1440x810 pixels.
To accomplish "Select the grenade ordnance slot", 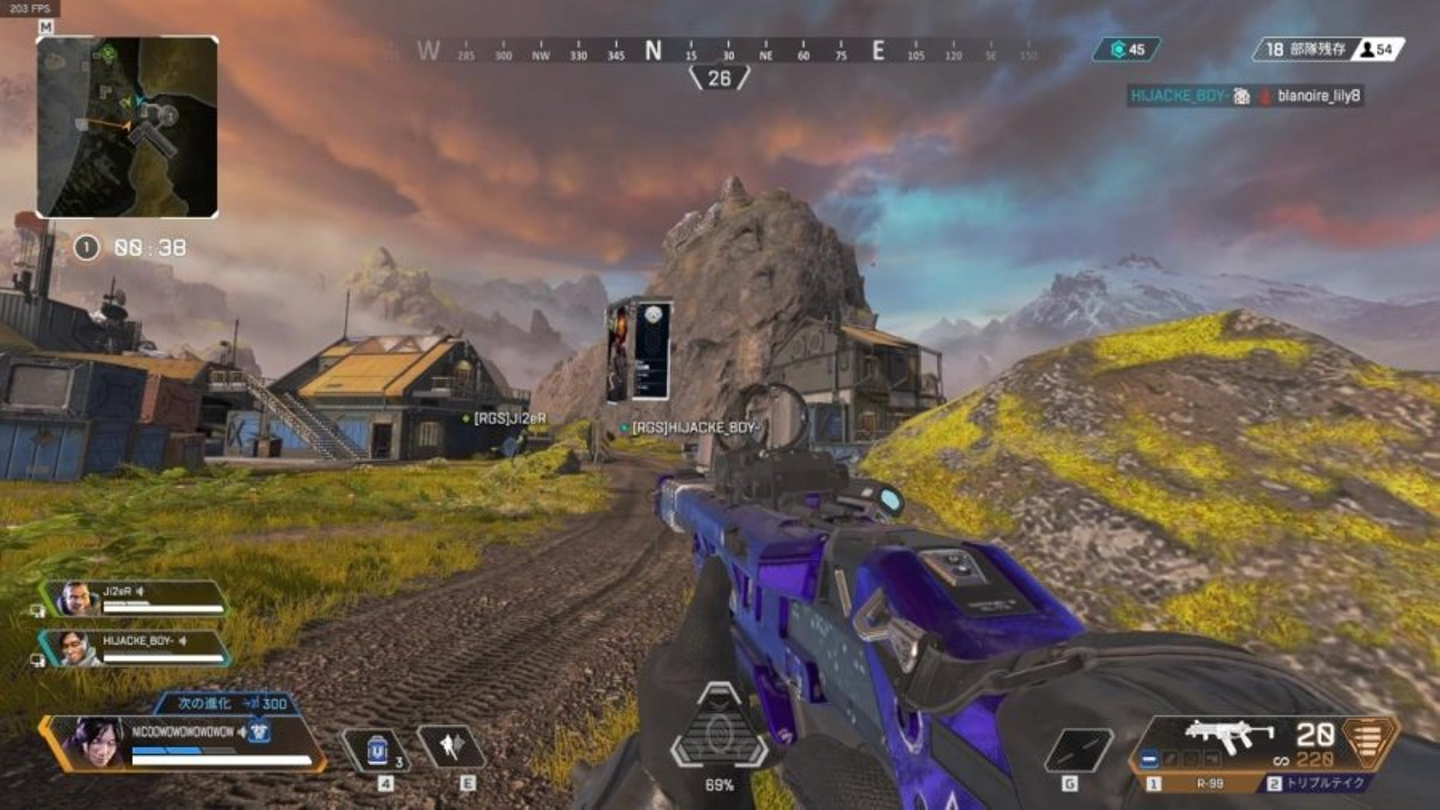I will tap(1079, 750).
